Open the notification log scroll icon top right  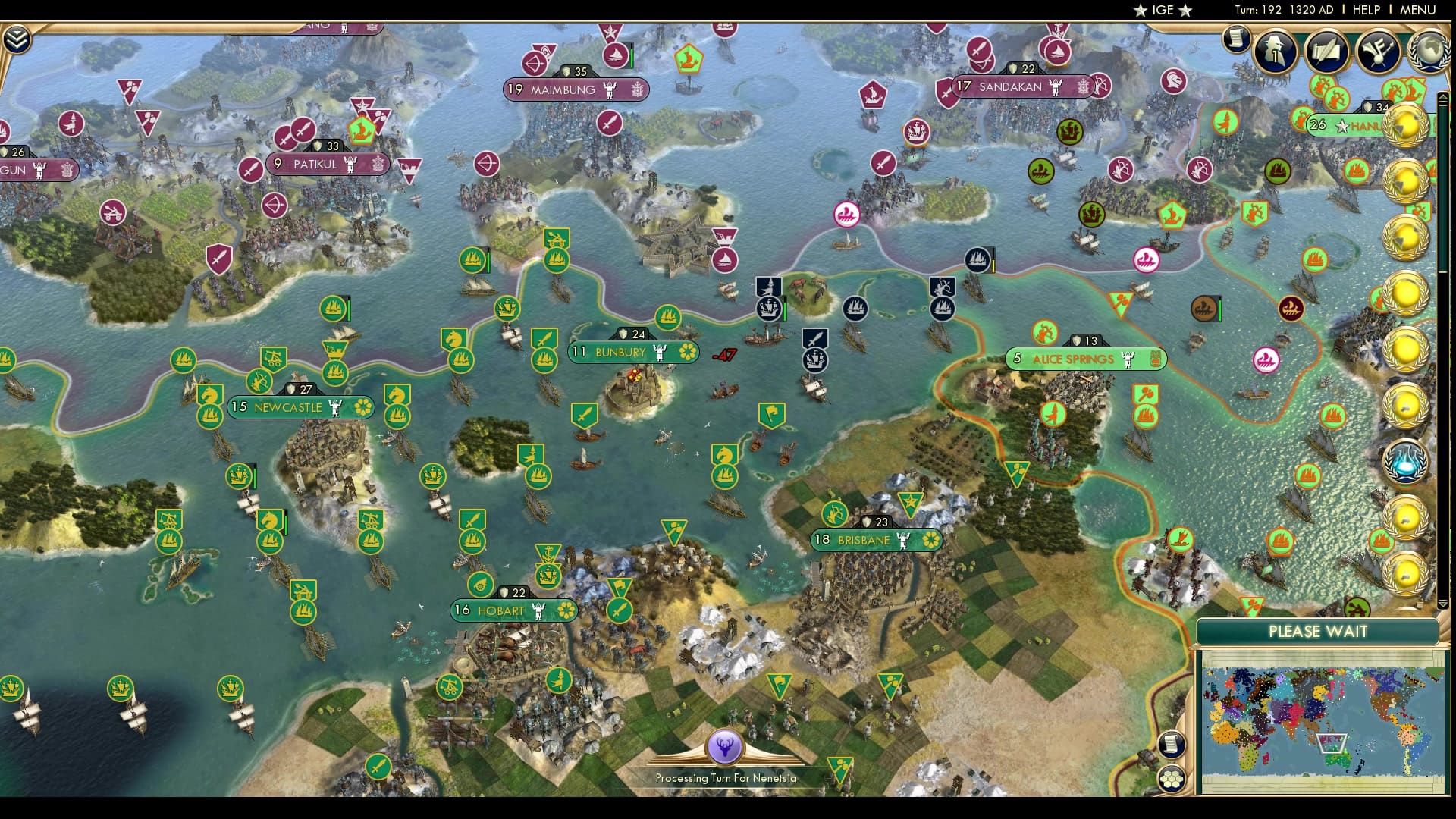1237,36
